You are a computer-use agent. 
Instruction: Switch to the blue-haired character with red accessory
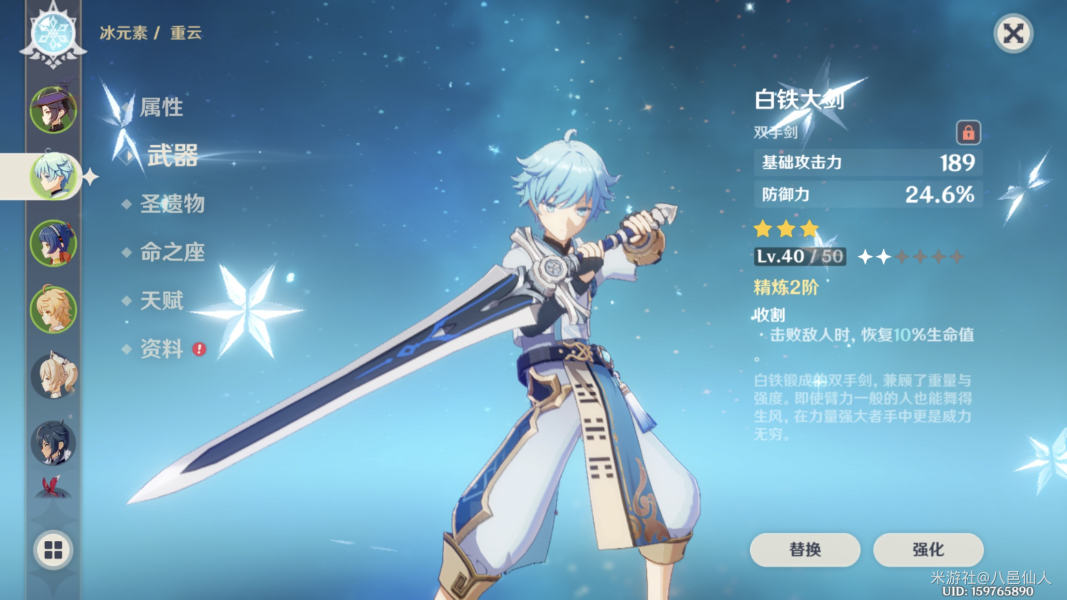[53, 243]
